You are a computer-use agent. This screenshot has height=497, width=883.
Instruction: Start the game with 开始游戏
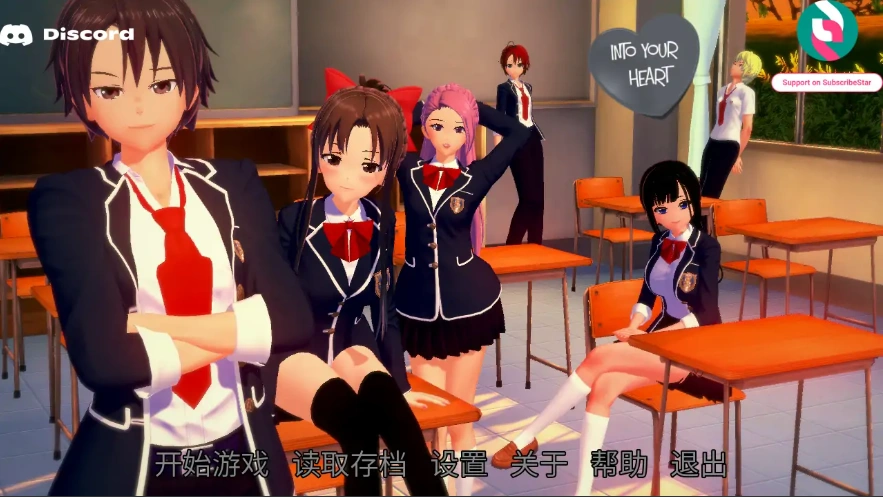coord(212,464)
